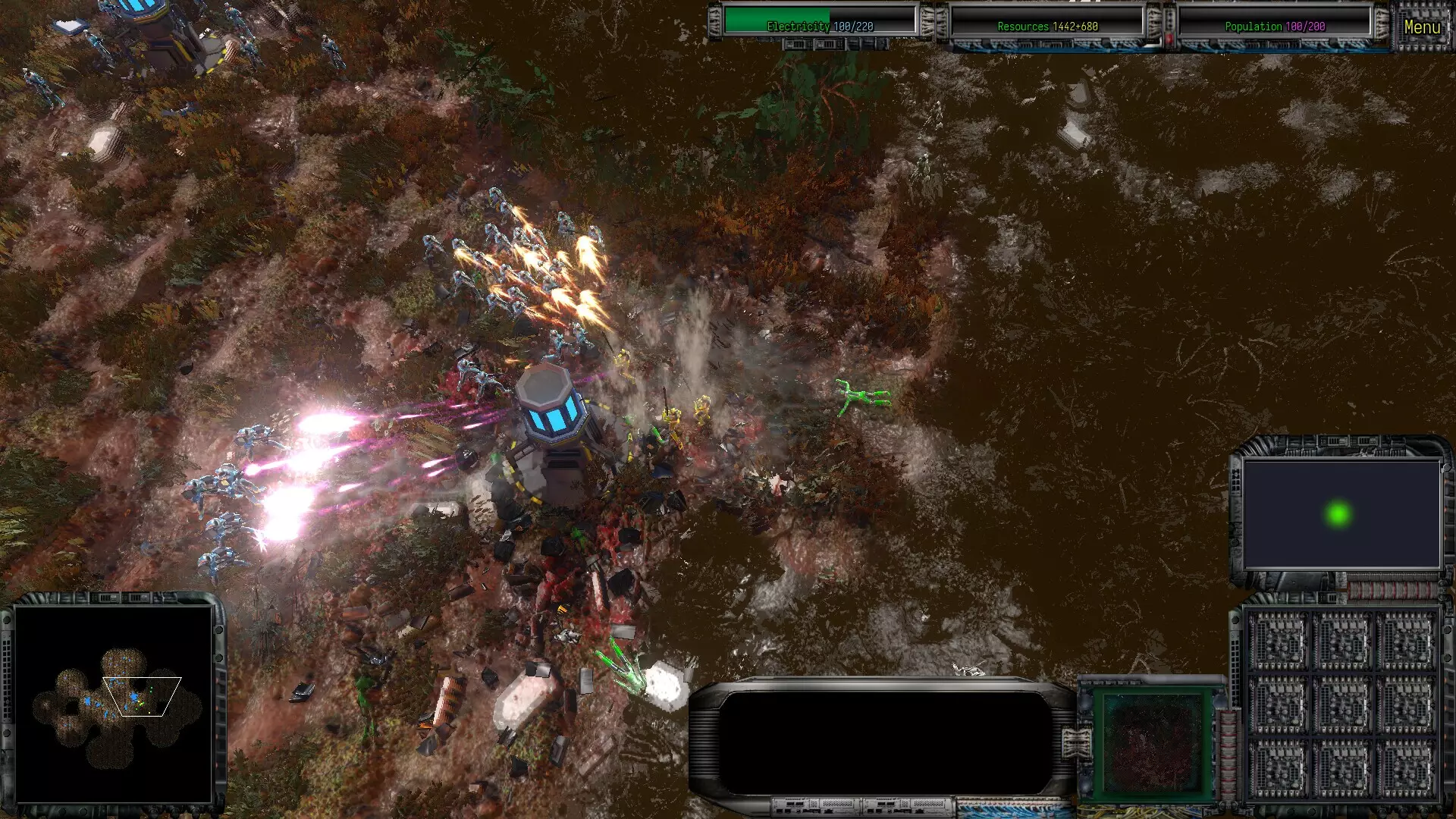
Task: Open the Menu button
Action: click(1422, 27)
